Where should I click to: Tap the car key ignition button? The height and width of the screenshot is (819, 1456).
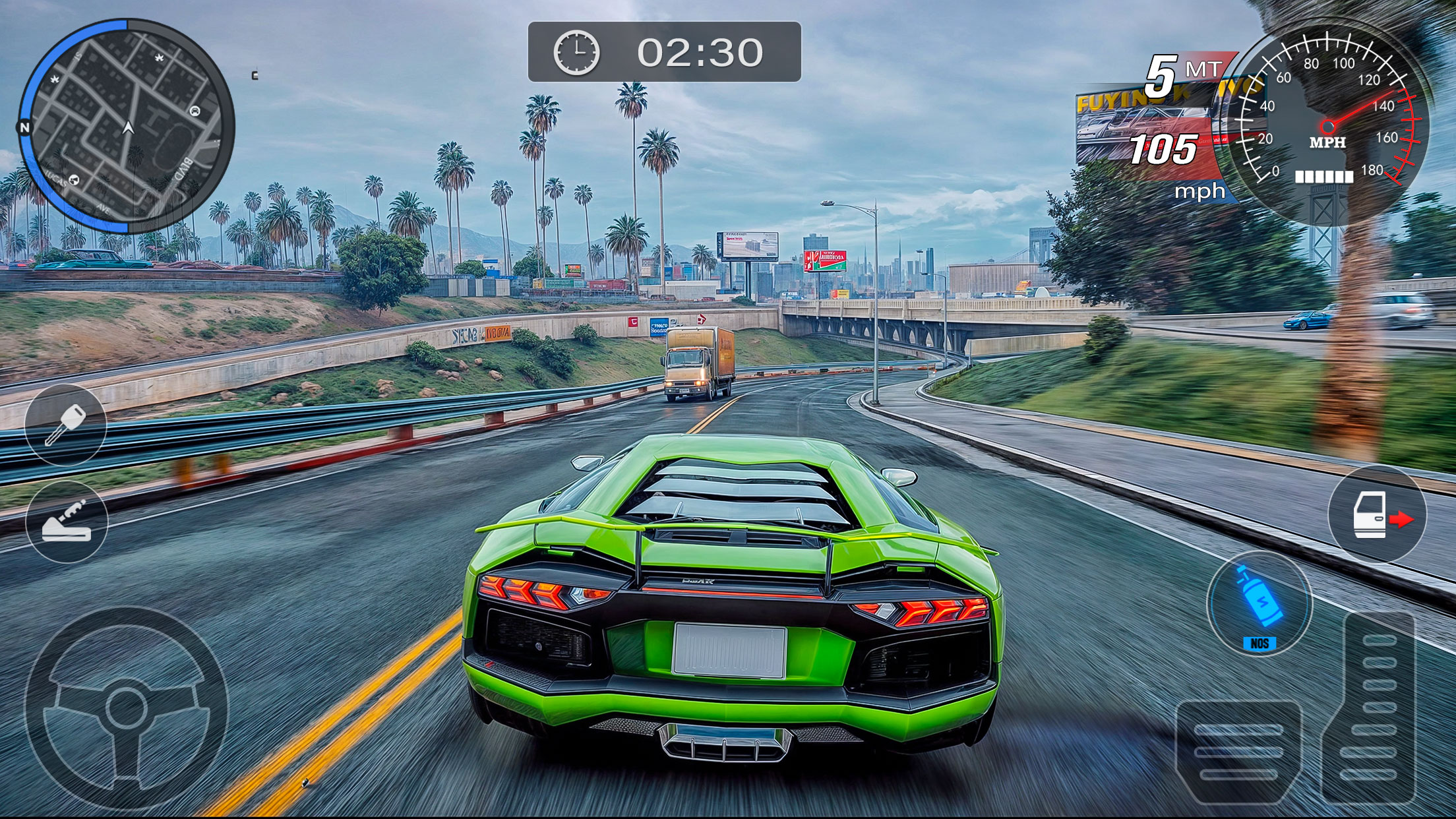click(x=65, y=425)
